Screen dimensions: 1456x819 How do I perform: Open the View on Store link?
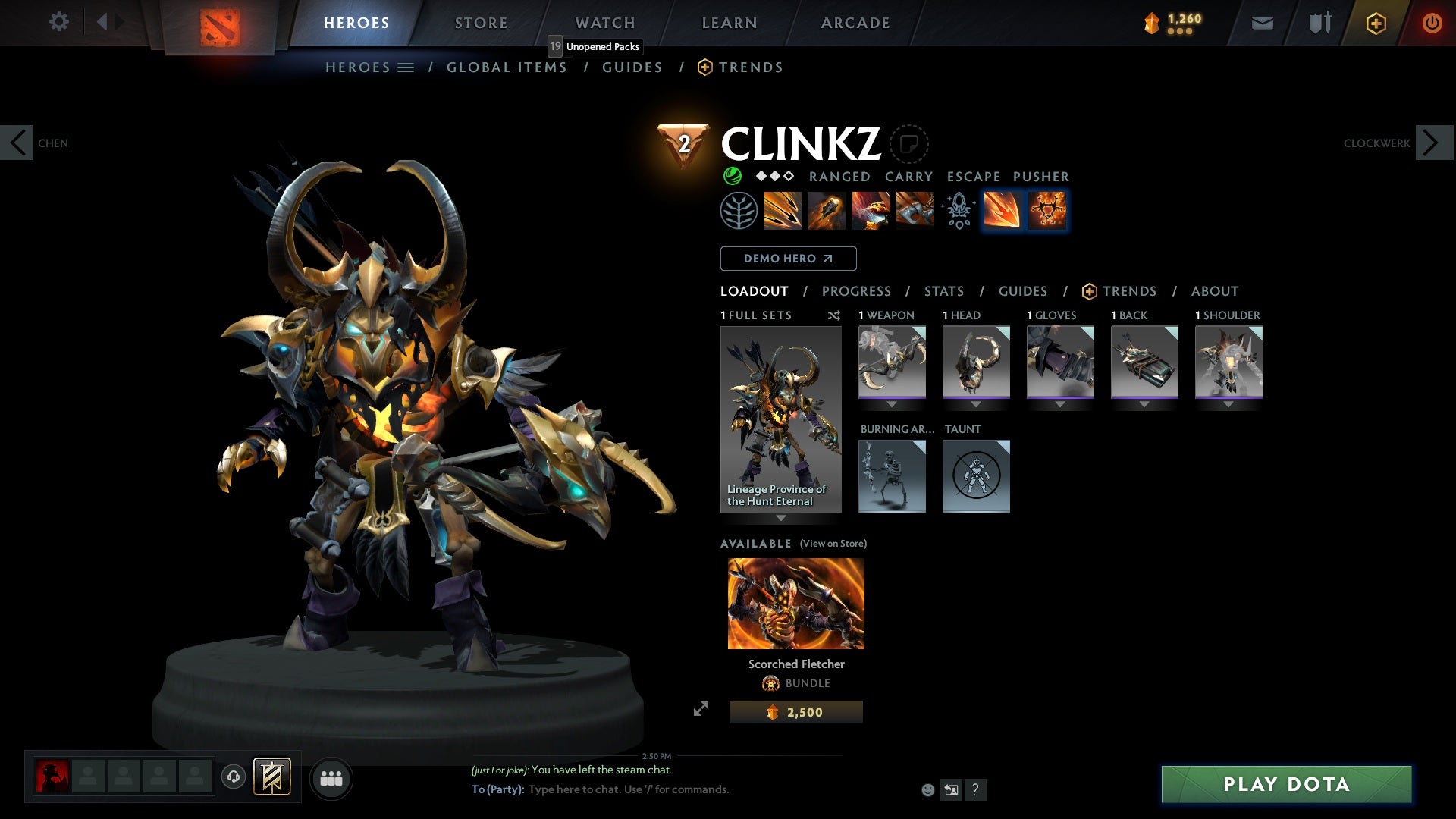[833, 544]
